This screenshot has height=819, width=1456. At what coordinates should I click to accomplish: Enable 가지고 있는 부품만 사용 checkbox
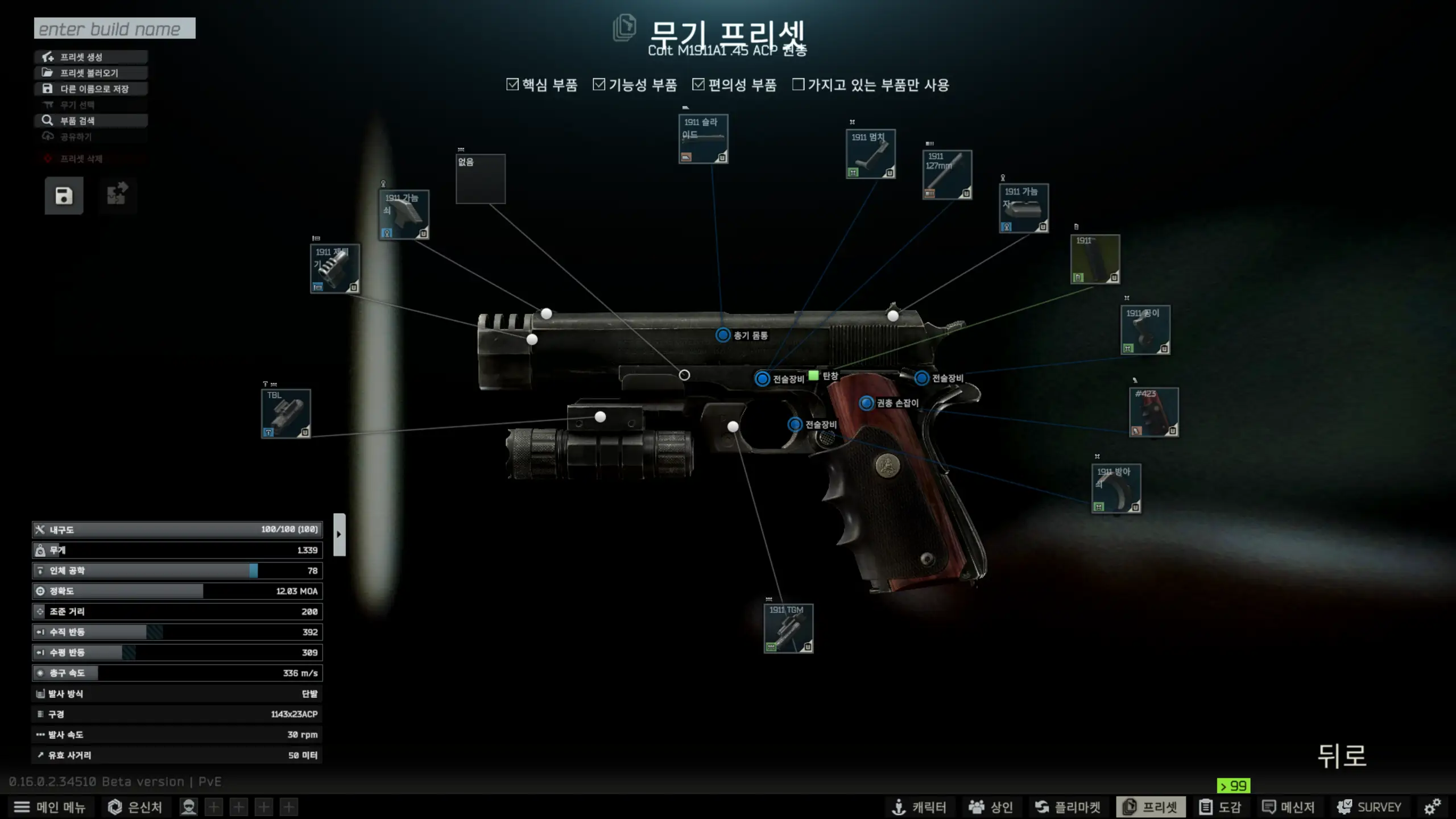pyautogui.click(x=799, y=85)
